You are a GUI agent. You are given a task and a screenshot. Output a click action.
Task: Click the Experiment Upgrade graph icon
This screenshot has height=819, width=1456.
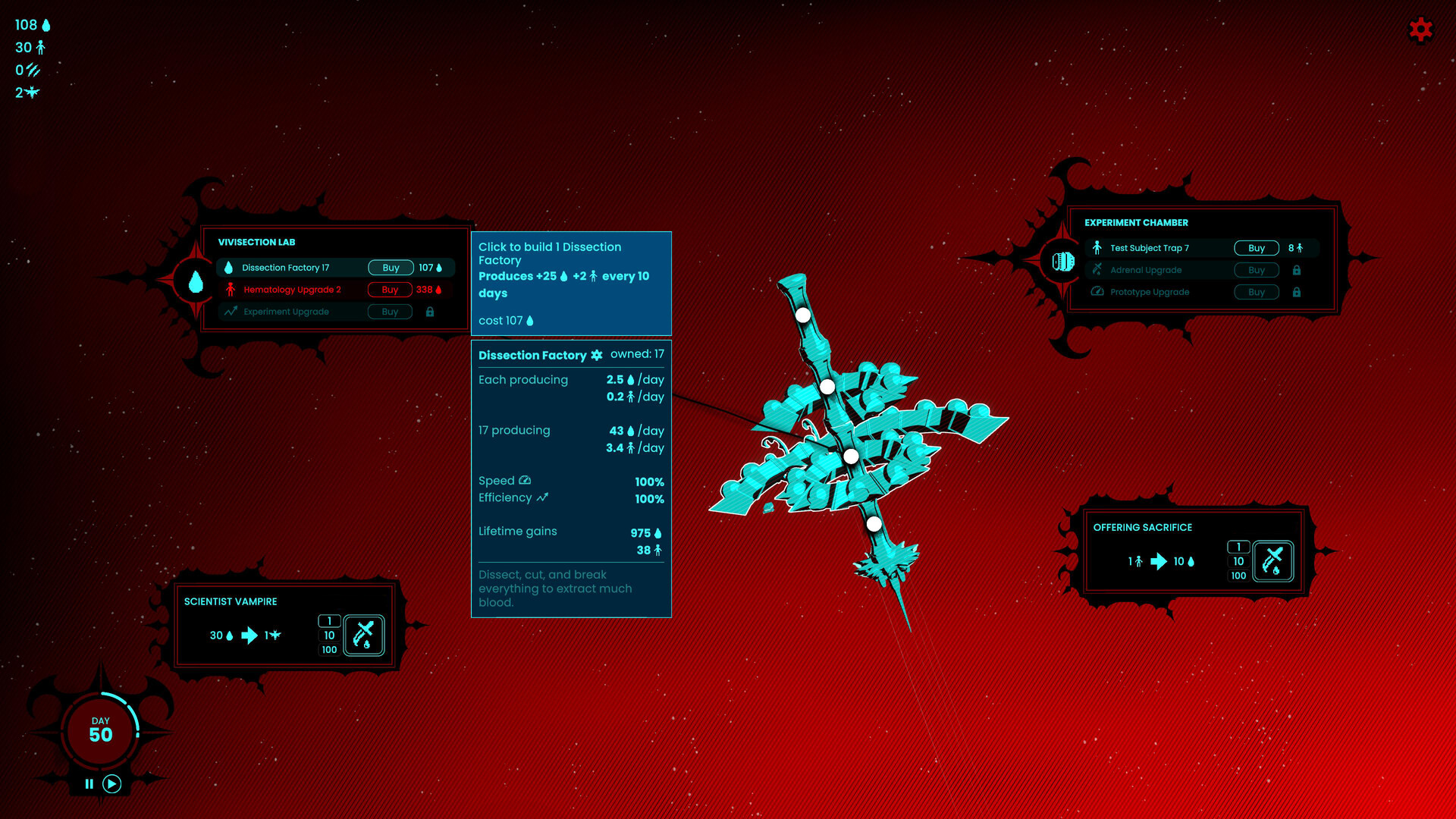[231, 311]
